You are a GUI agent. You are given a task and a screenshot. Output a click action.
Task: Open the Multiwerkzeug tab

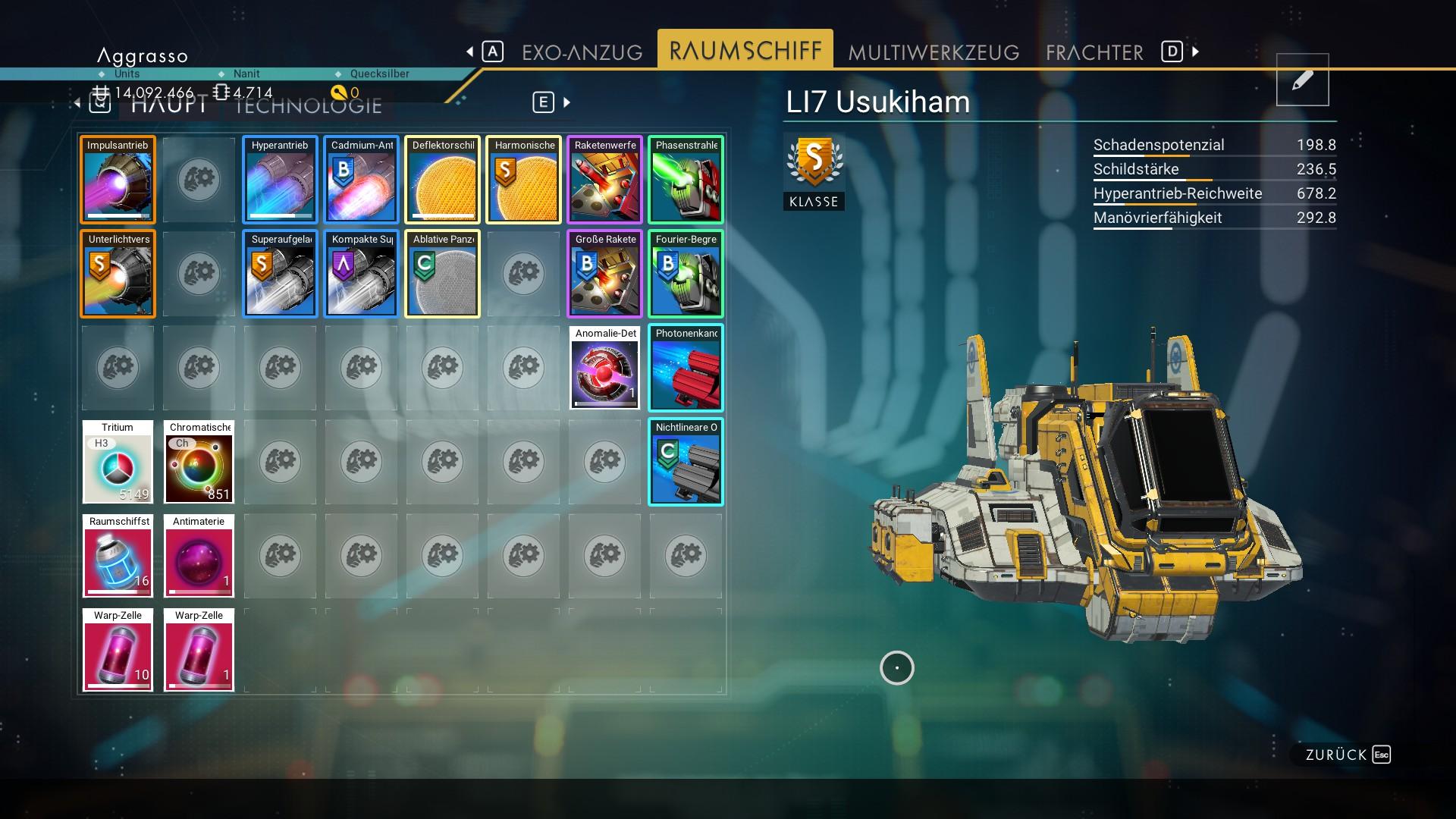[x=934, y=52]
